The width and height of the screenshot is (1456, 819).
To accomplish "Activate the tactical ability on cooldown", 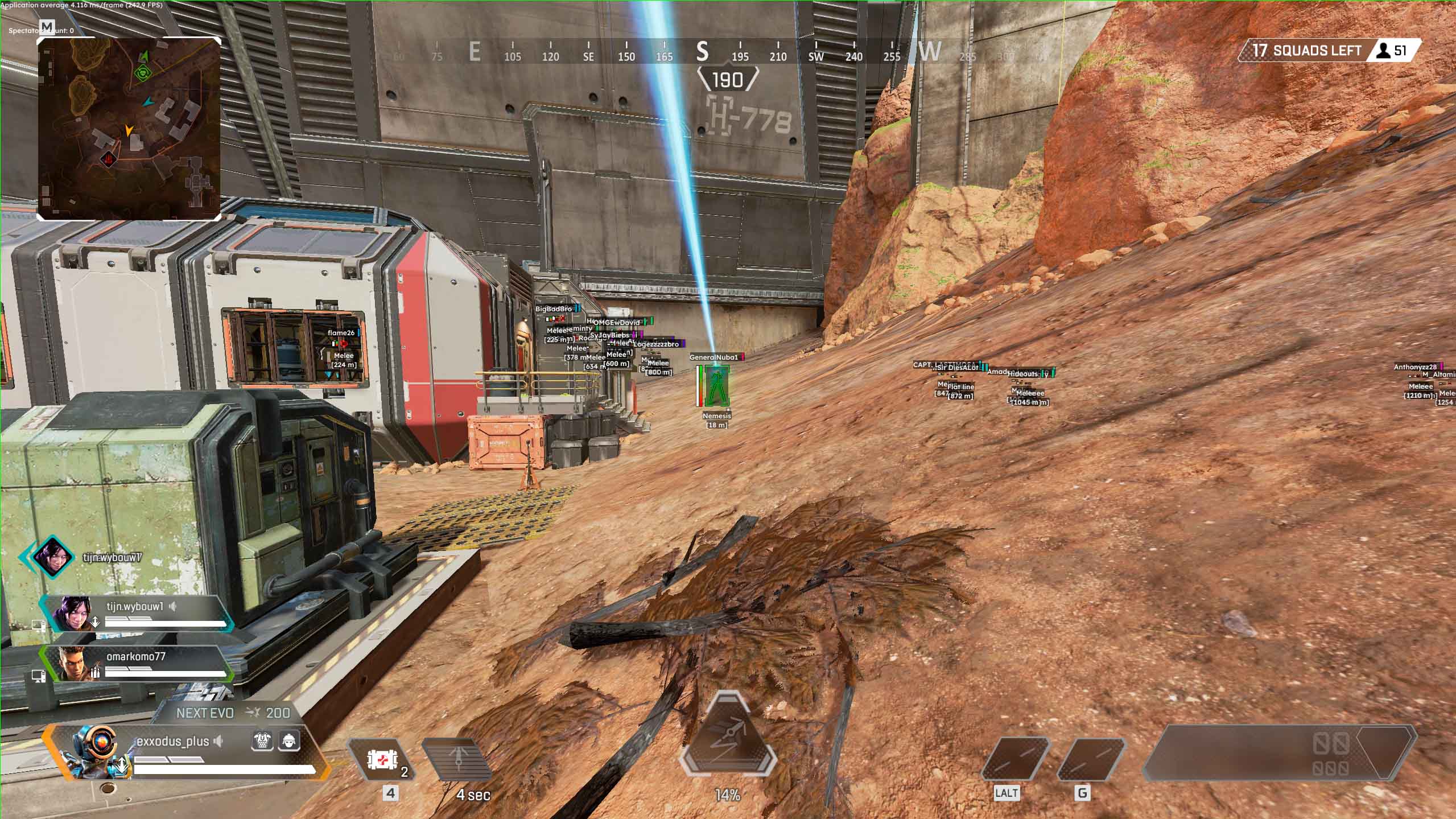I will 457,759.
